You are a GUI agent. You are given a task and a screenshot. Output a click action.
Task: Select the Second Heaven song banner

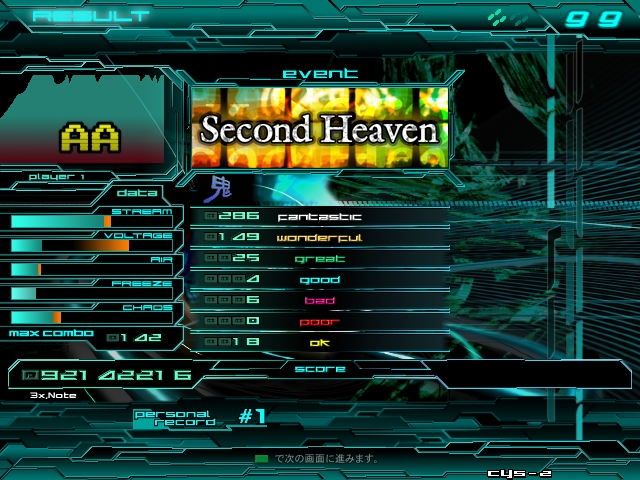click(319, 128)
